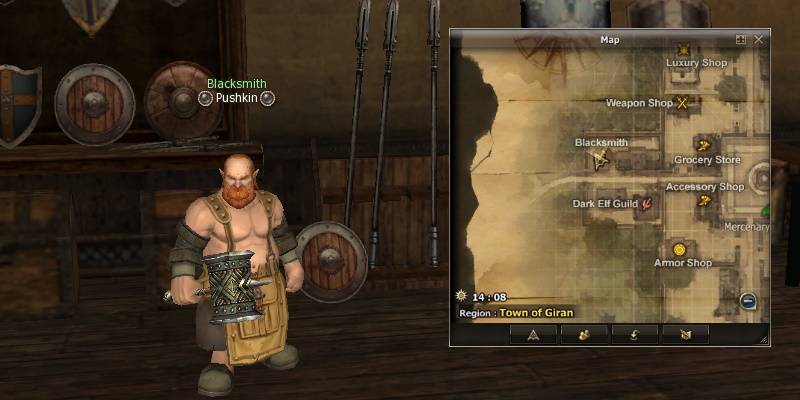Select the Blacksmith marker on the map
The image size is (800, 400).
pos(600,158)
